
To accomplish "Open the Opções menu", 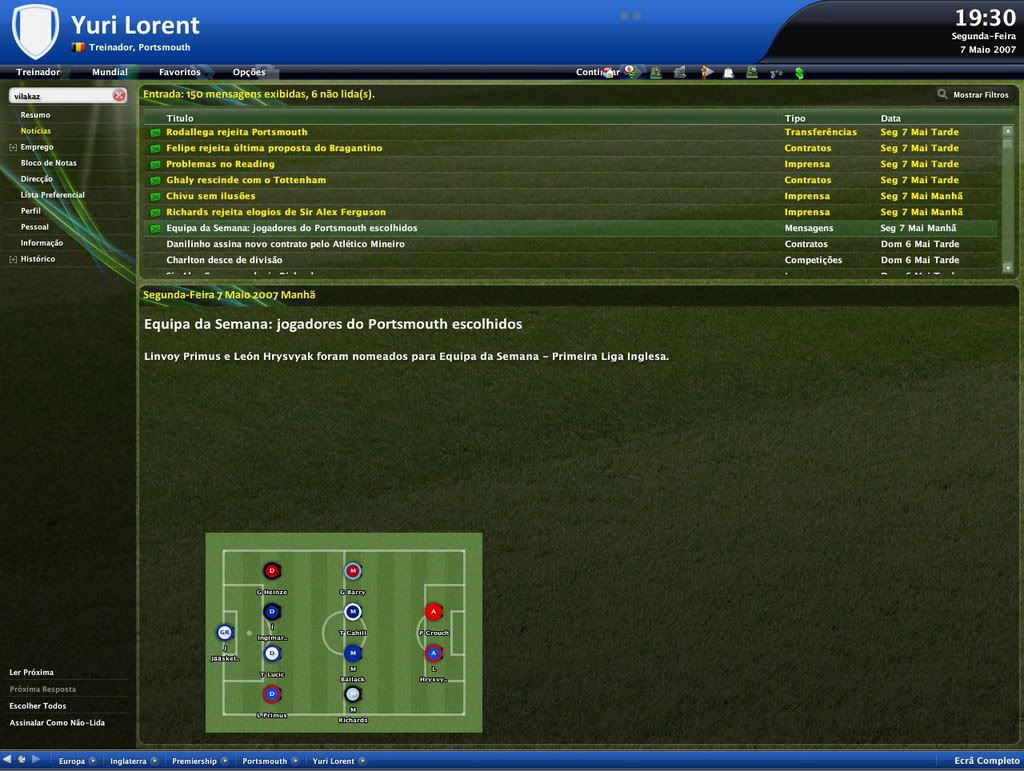I will click(x=249, y=72).
